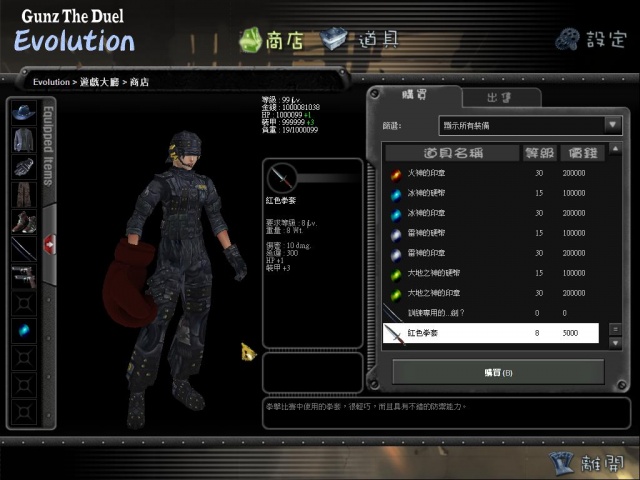Click the blue gem equipped slot
The image size is (640, 480).
pos(24,330)
